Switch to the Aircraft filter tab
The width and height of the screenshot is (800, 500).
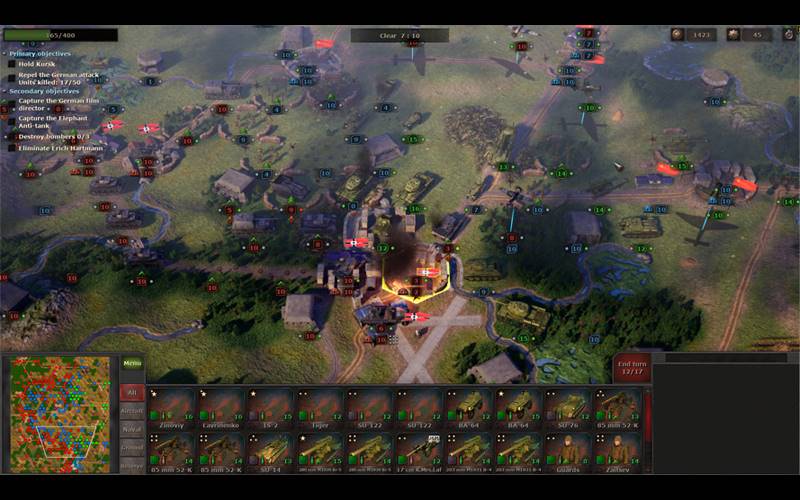pyautogui.click(x=132, y=411)
